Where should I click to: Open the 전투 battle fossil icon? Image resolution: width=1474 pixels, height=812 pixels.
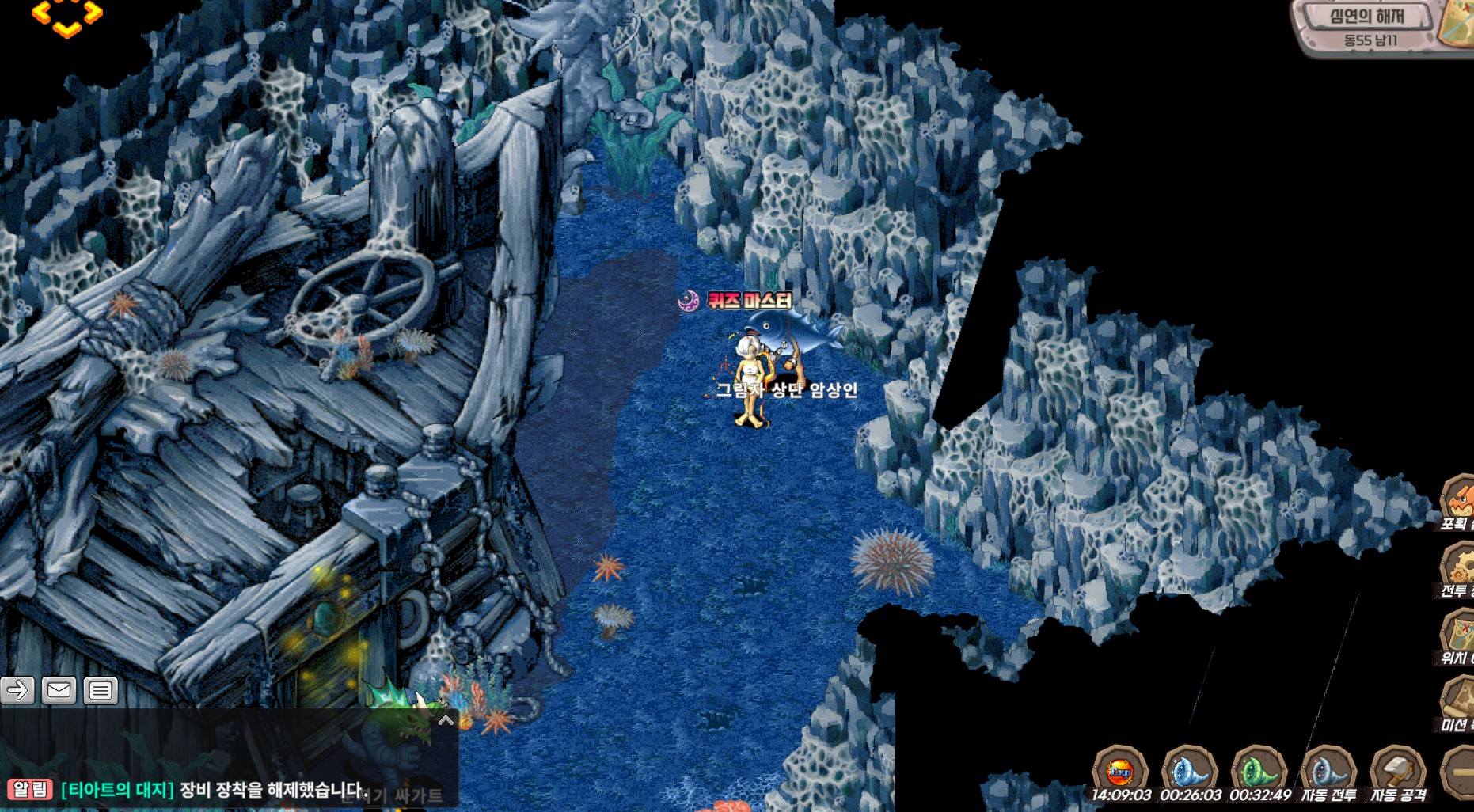pyautogui.click(x=1458, y=568)
